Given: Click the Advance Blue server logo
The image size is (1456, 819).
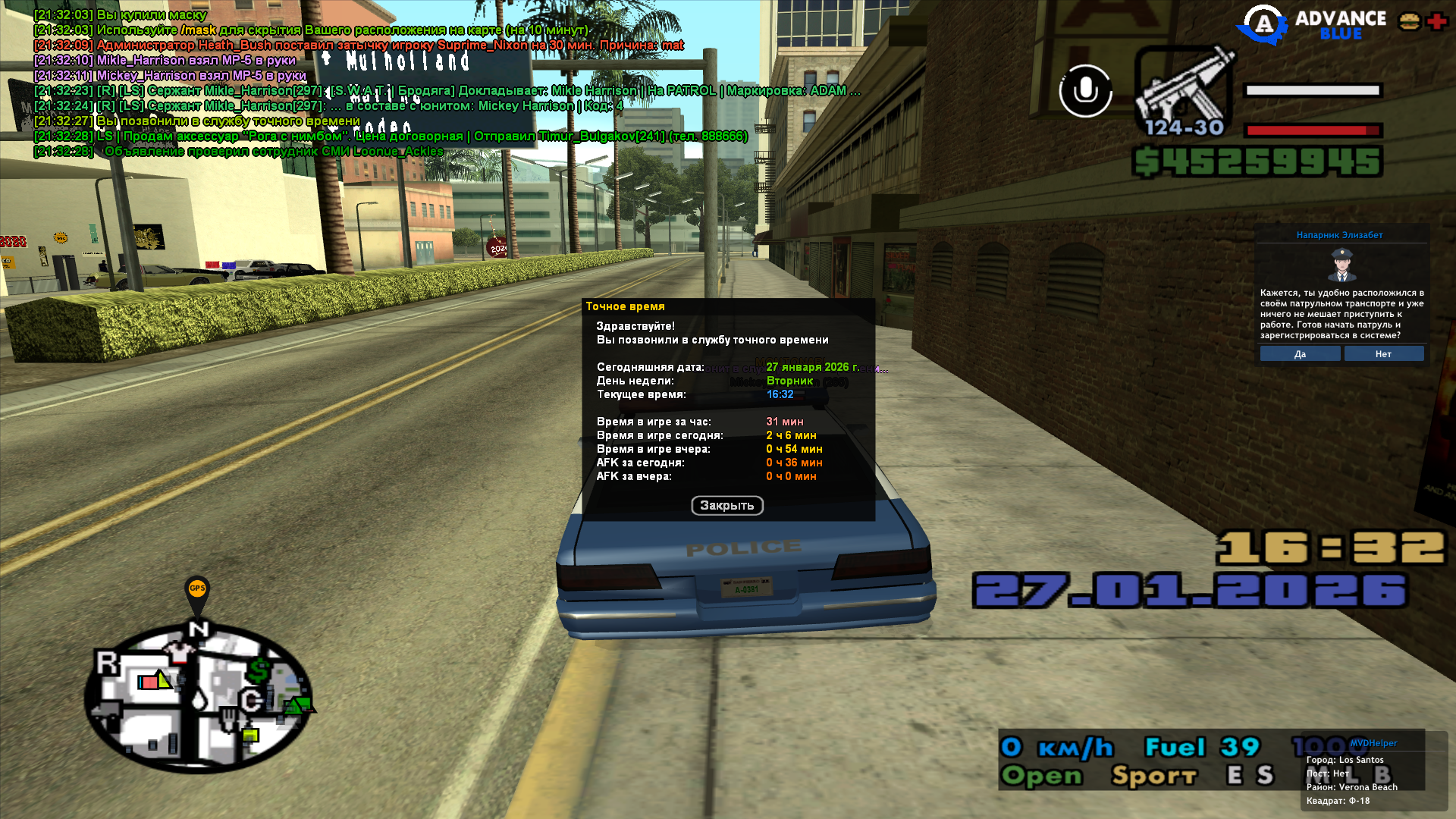Looking at the screenshot, I should click(1312, 24).
